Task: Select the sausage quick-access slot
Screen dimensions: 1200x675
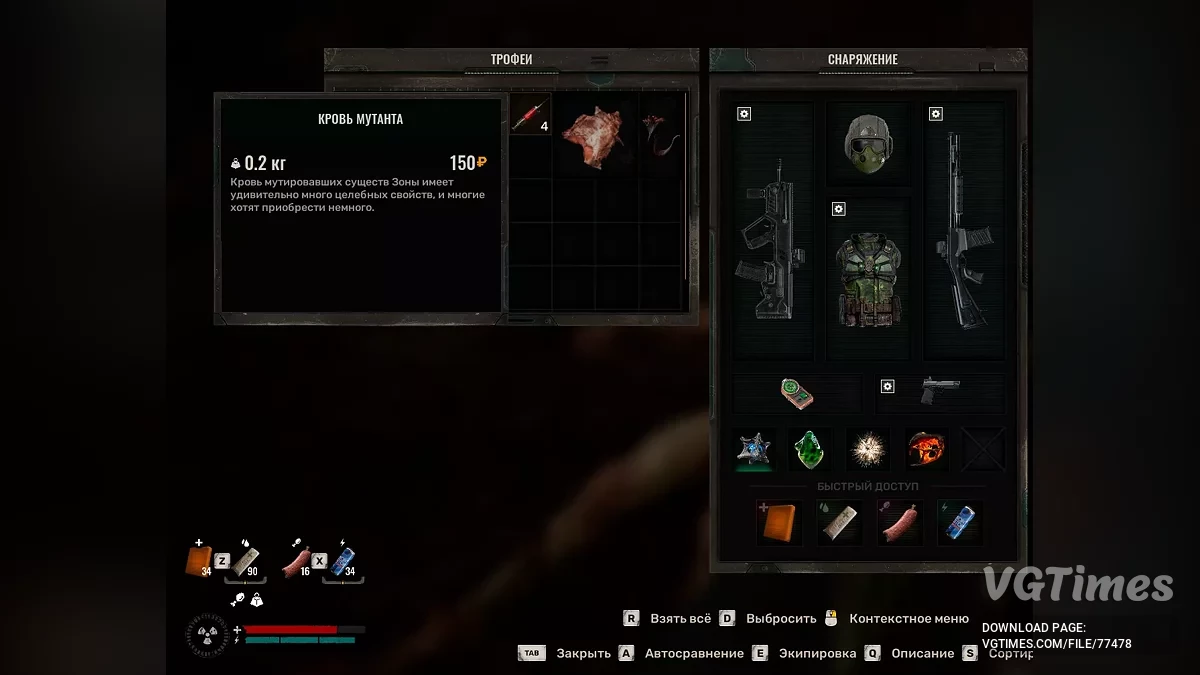Action: click(x=898, y=522)
